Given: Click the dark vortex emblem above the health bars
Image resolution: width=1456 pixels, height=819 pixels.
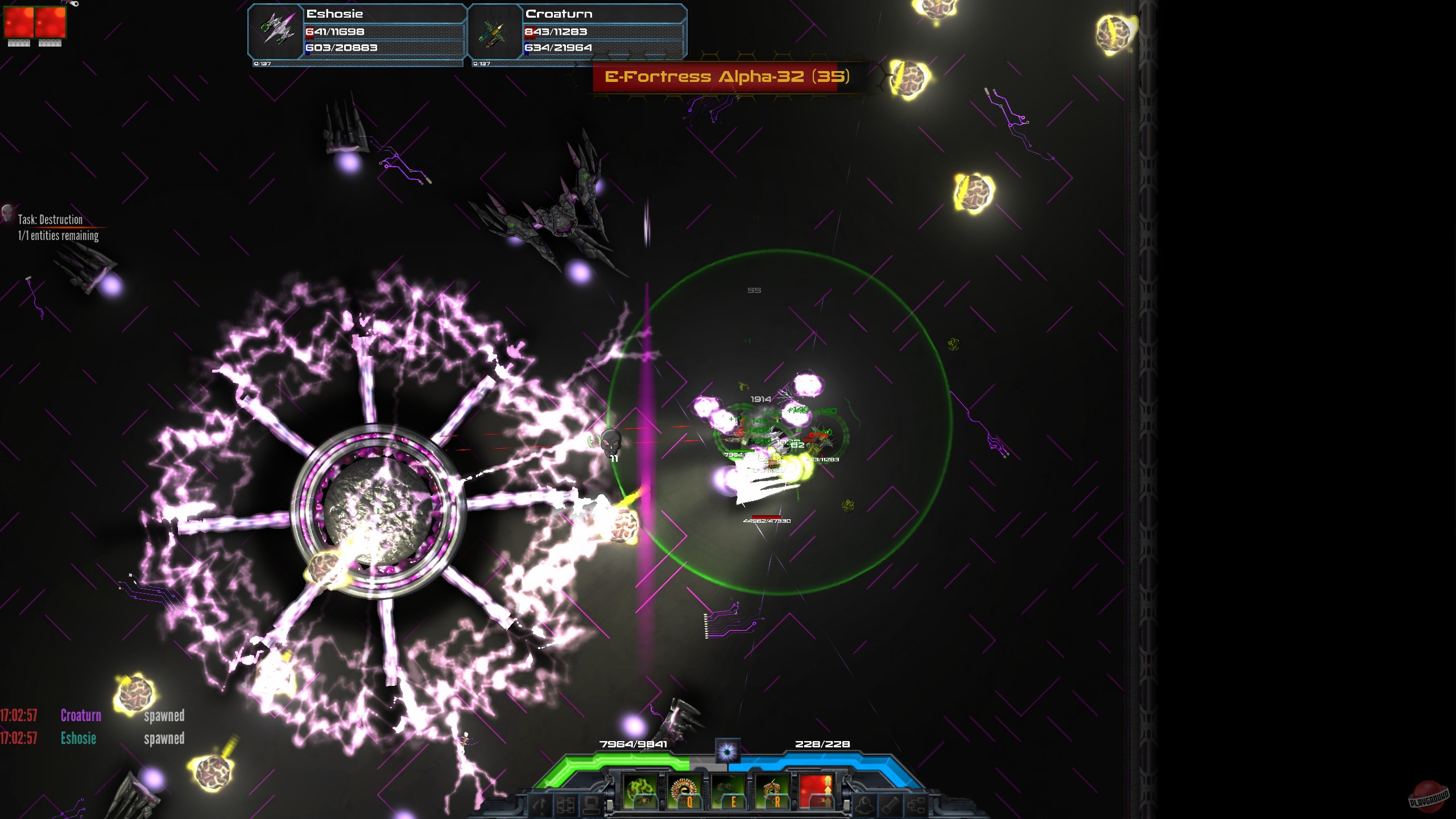Looking at the screenshot, I should 727,751.
